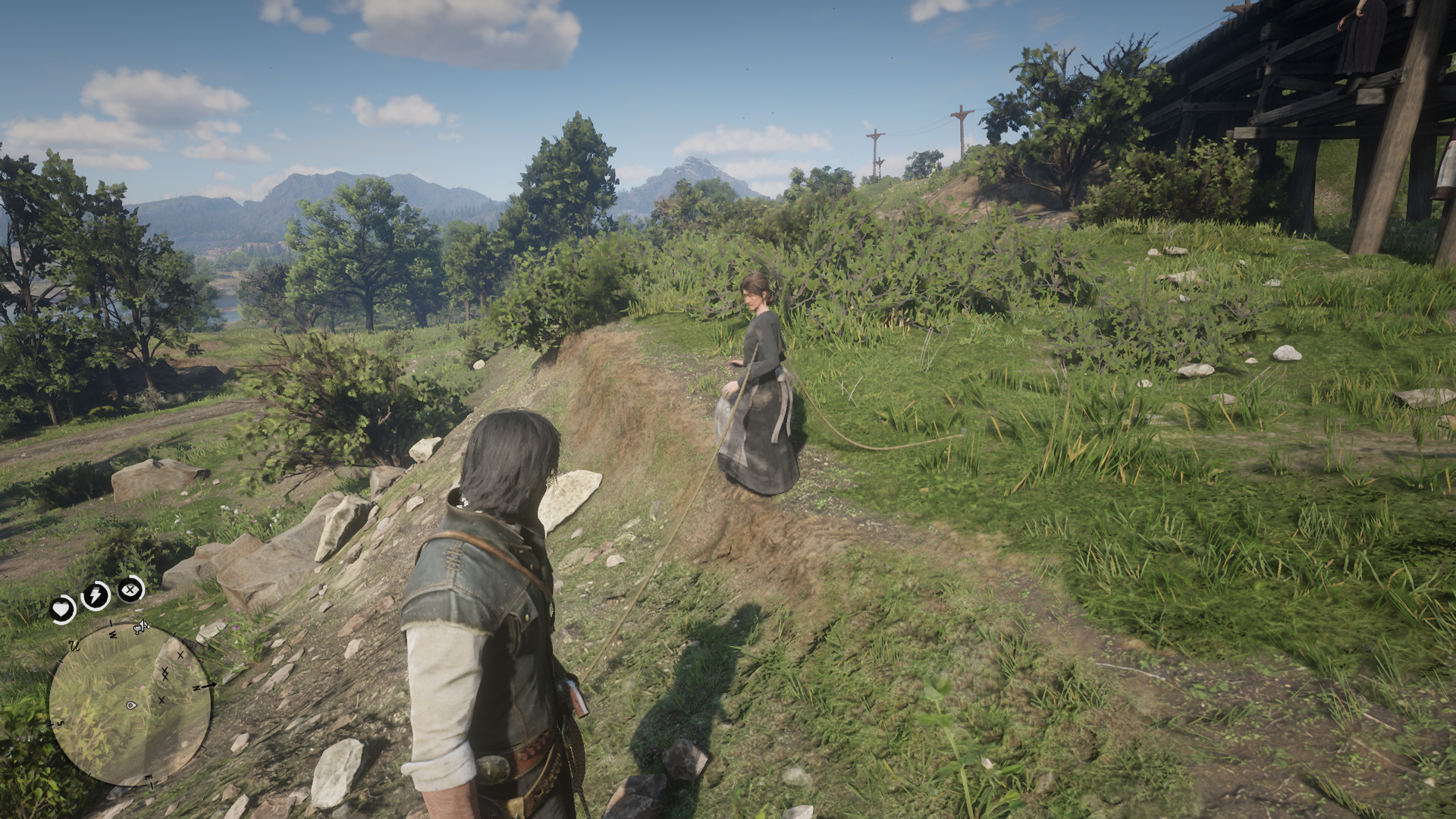Click the Dead Eye core icon
The width and height of the screenshot is (1456, 819).
[130, 588]
